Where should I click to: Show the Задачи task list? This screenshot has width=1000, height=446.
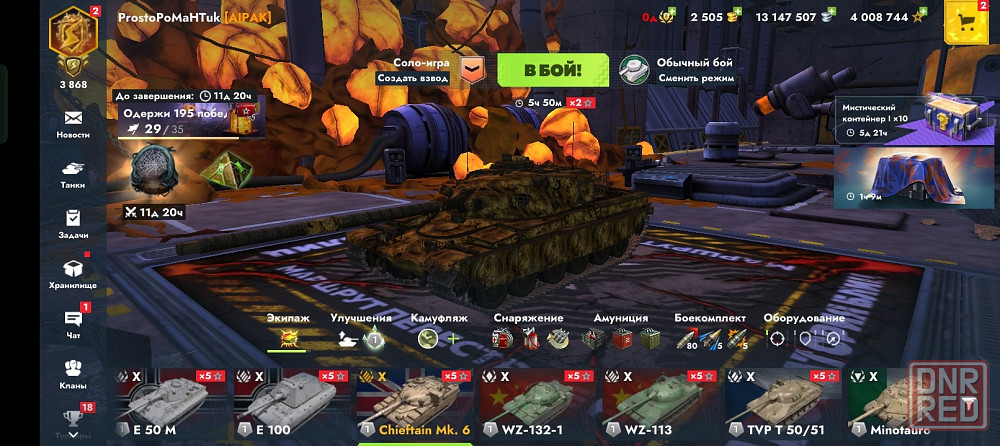click(73, 223)
